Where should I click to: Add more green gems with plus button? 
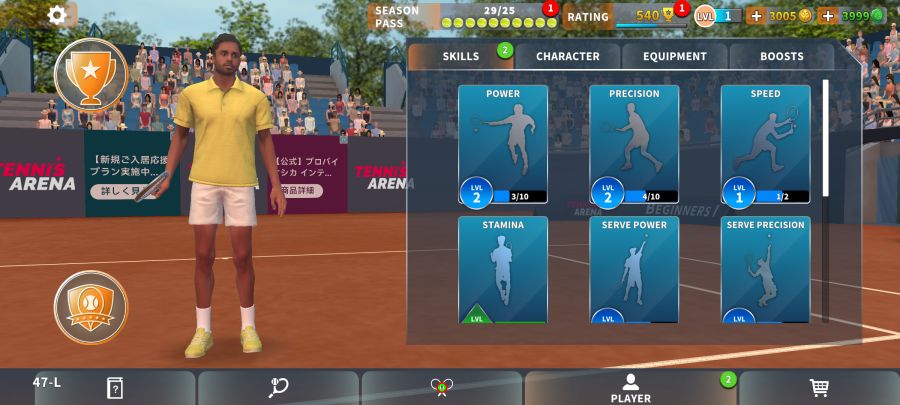827,16
